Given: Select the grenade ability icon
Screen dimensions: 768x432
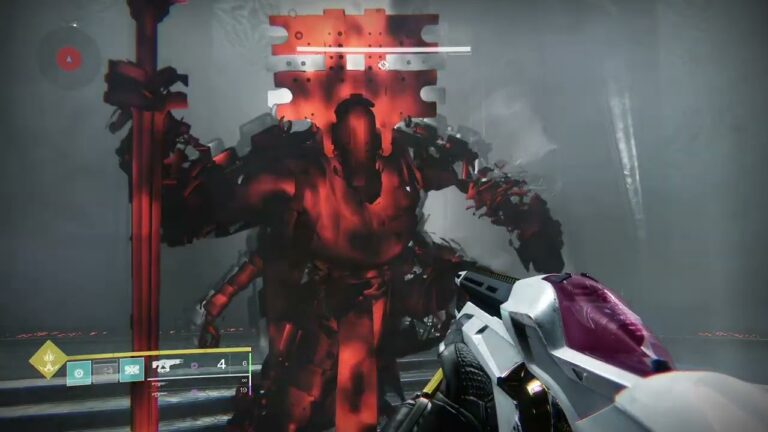Looking at the screenshot, I should [x=78, y=371].
